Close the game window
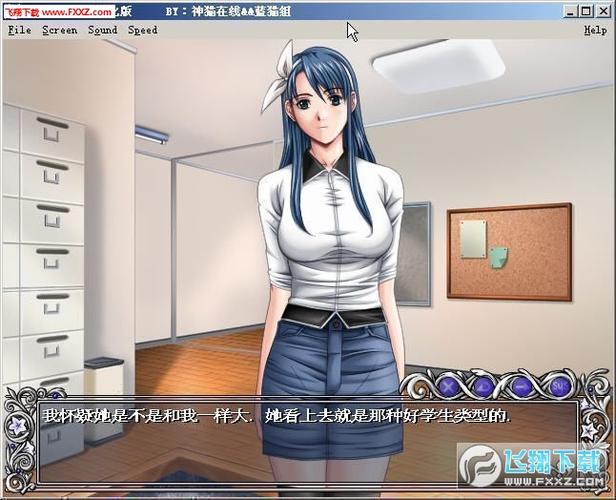Screen dimensions: 616x500 click(603, 13)
